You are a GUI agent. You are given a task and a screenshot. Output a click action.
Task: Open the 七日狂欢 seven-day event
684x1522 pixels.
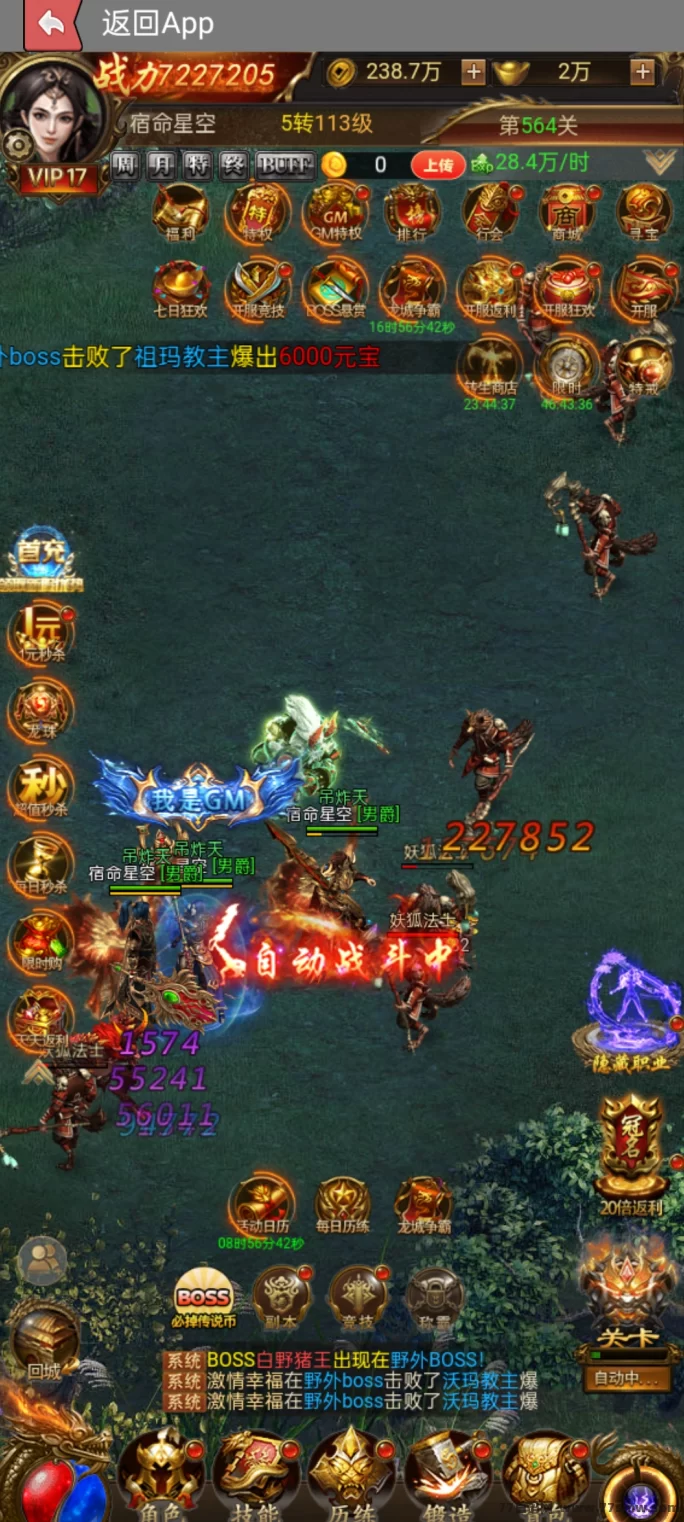click(181, 289)
